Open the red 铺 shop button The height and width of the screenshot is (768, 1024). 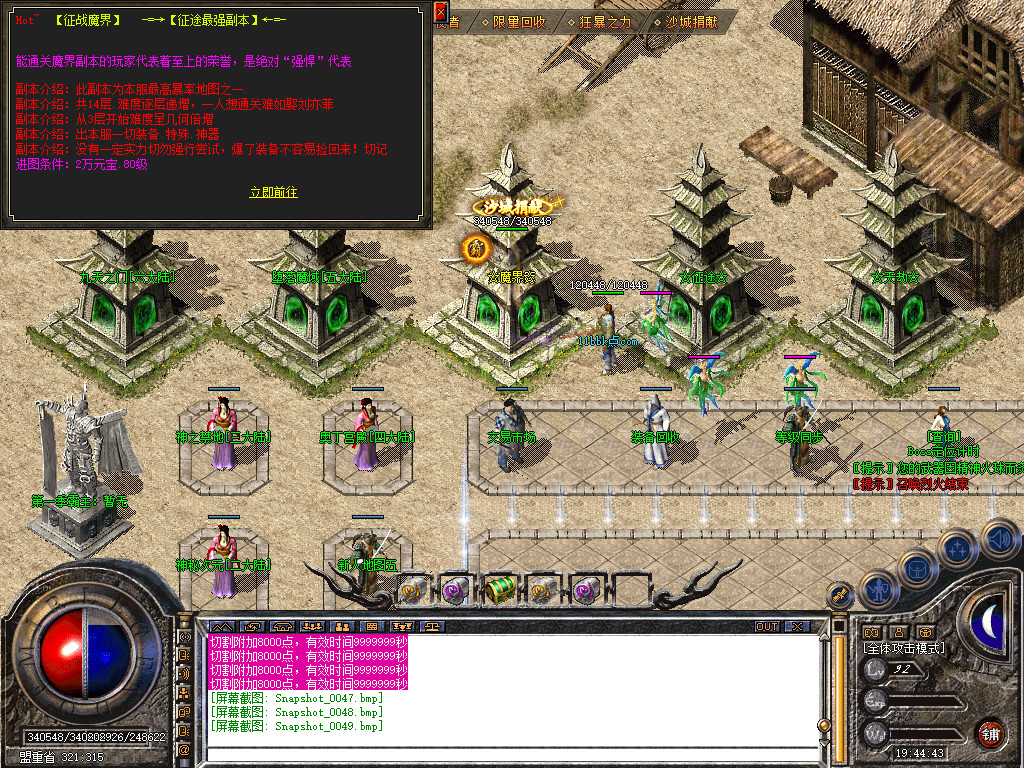tap(991, 733)
